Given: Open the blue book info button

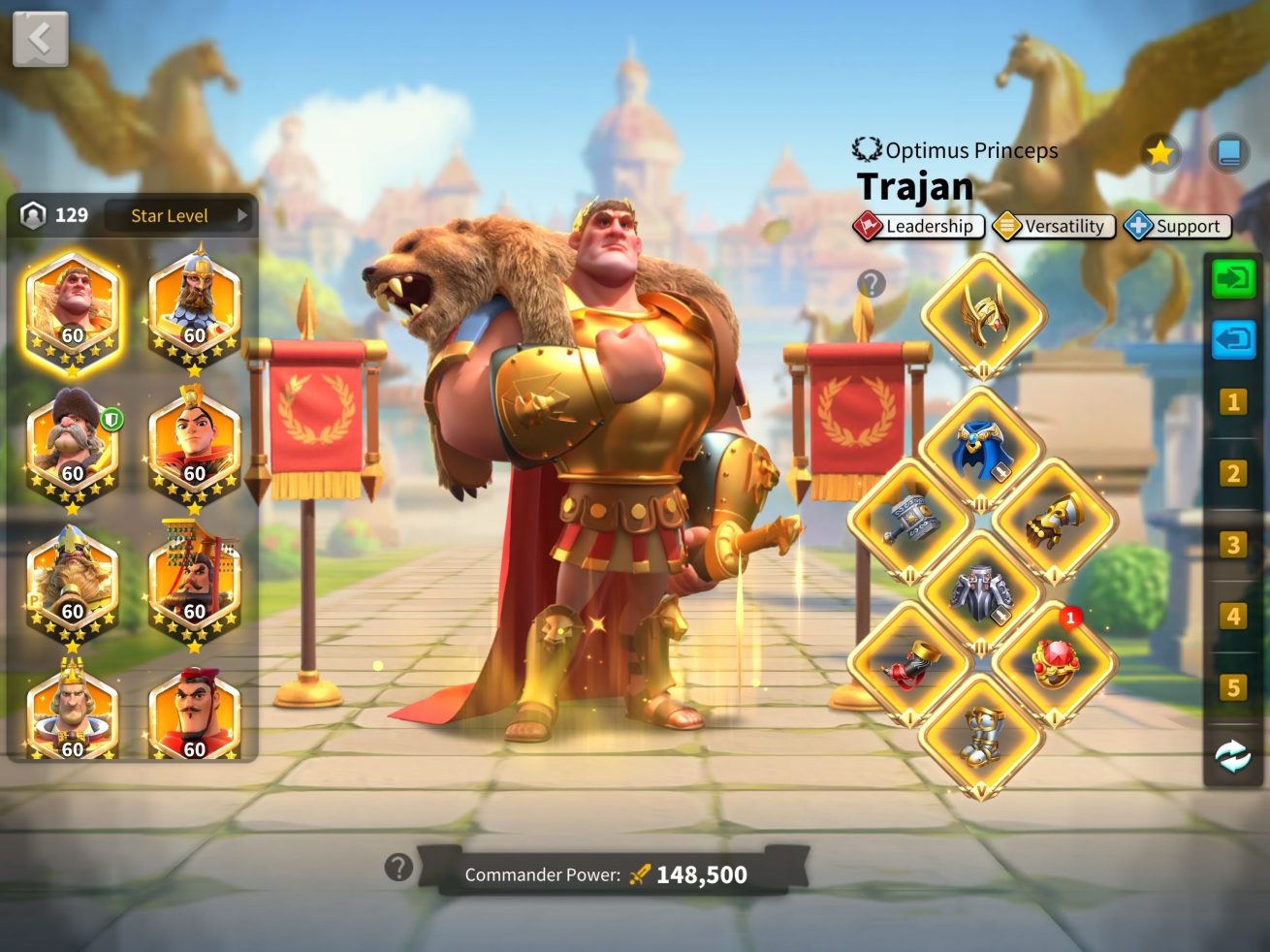Looking at the screenshot, I should (x=1228, y=152).
